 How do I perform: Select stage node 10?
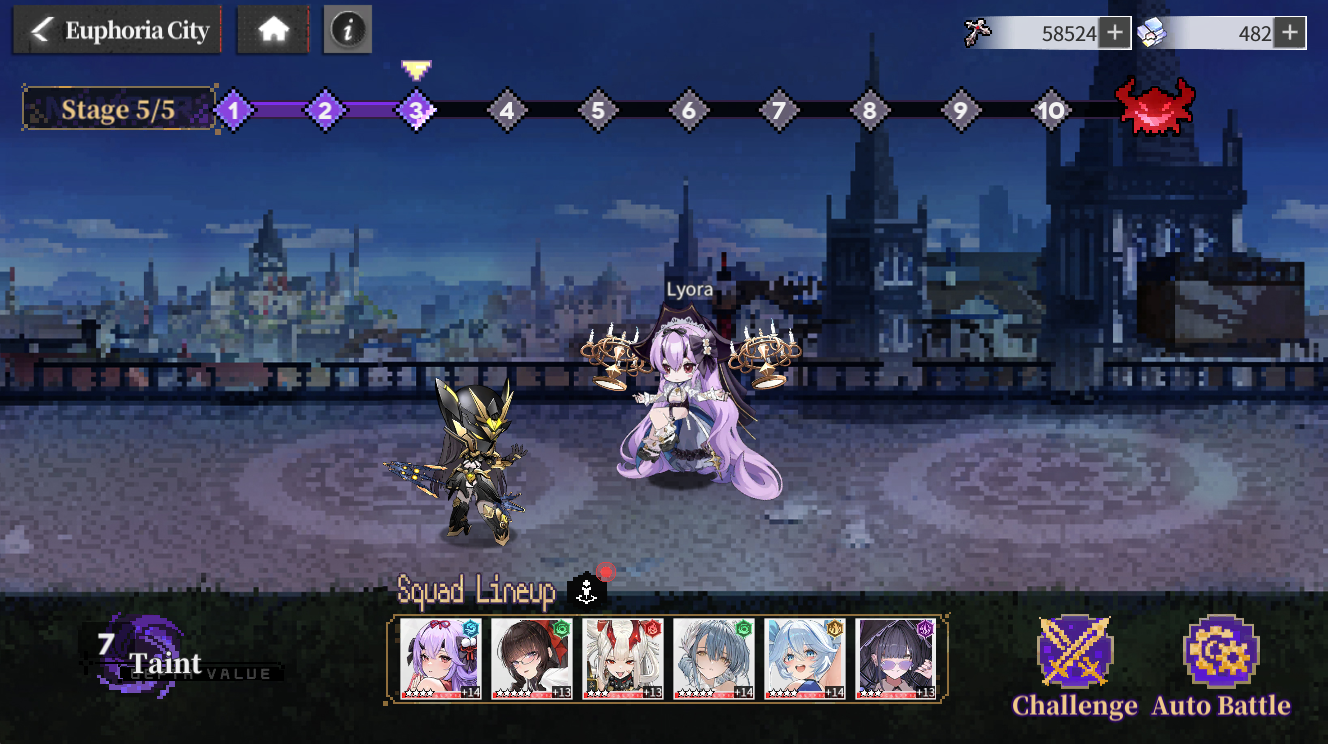coord(1050,110)
